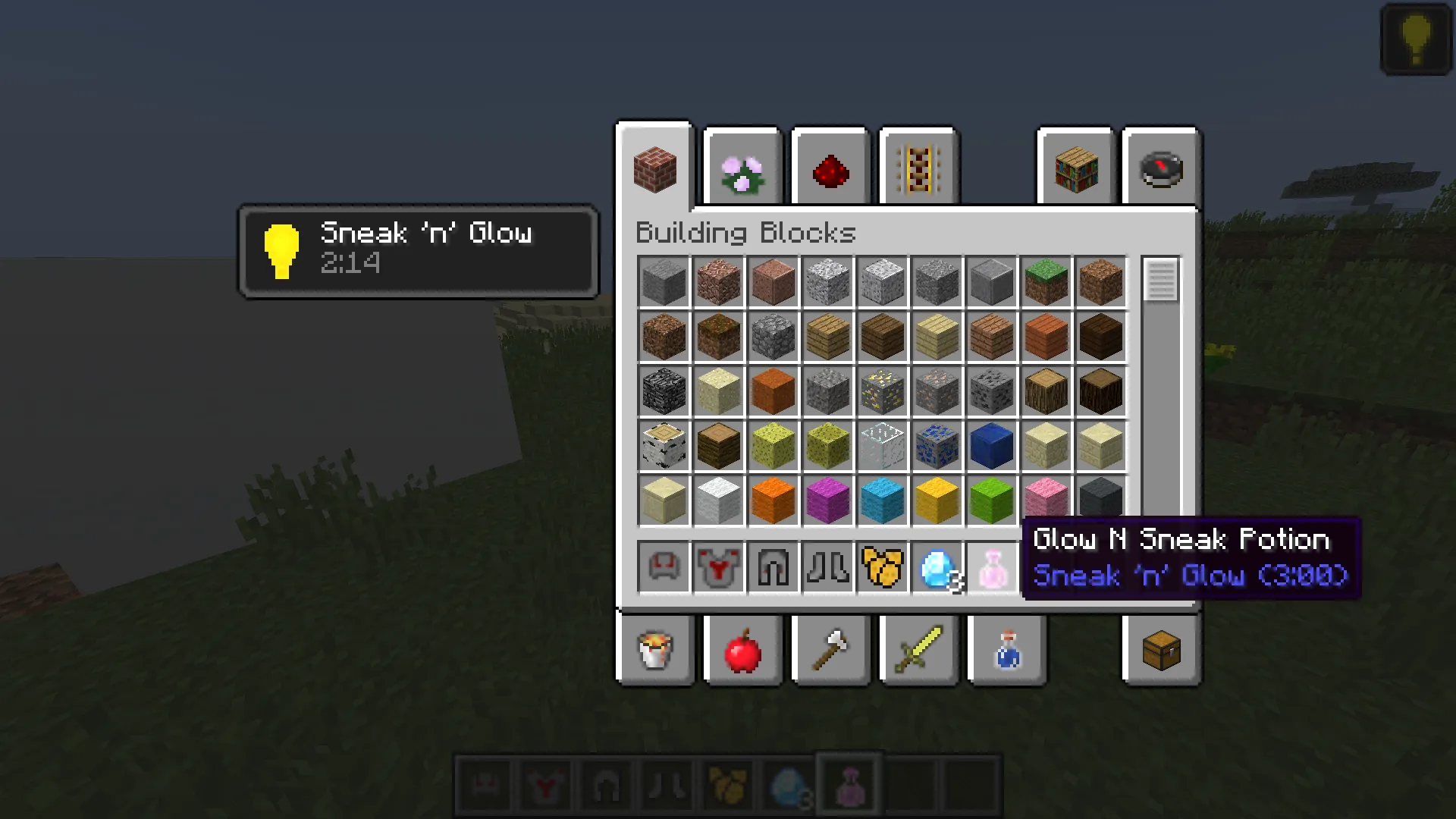The image size is (1456, 819).
Task: Open the chest slot beside the hotbar
Action: click(1161, 650)
